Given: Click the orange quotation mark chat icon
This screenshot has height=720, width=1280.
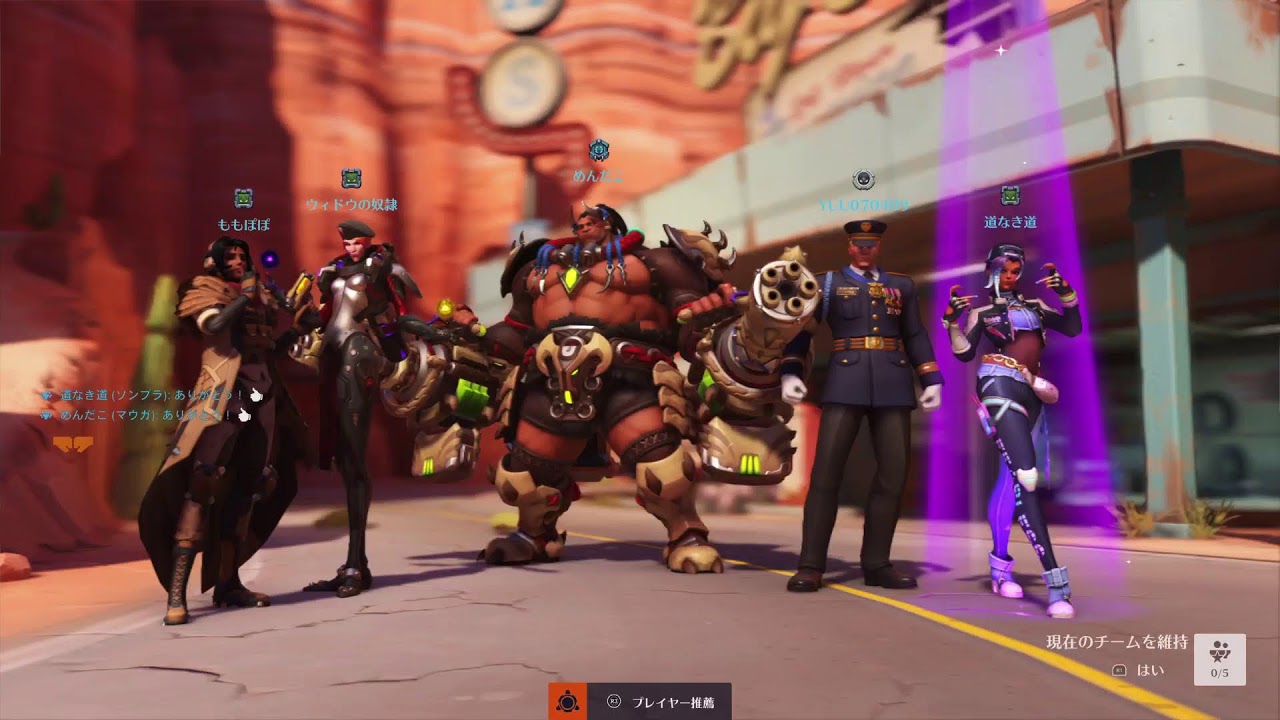Looking at the screenshot, I should pyautogui.click(x=73, y=443).
